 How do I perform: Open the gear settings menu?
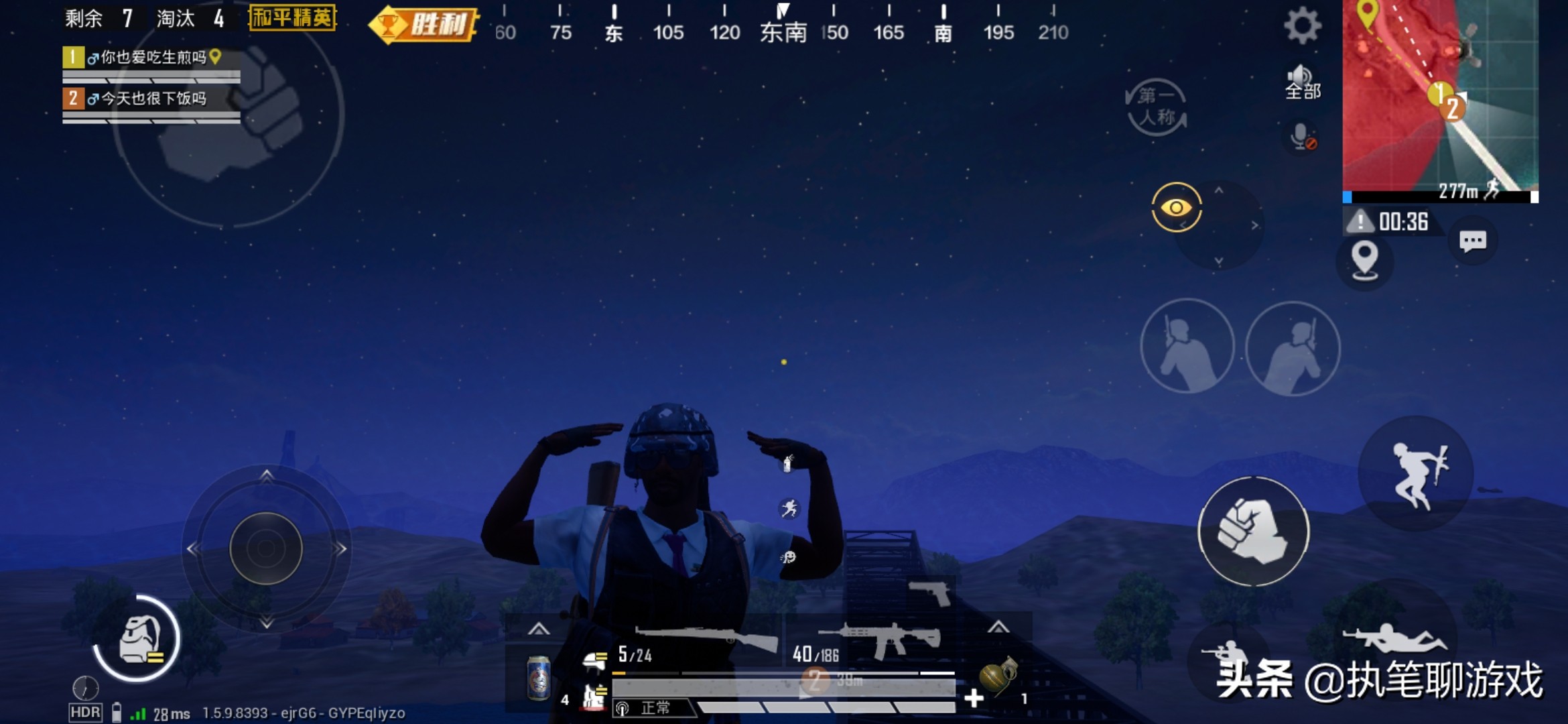click(x=1302, y=27)
